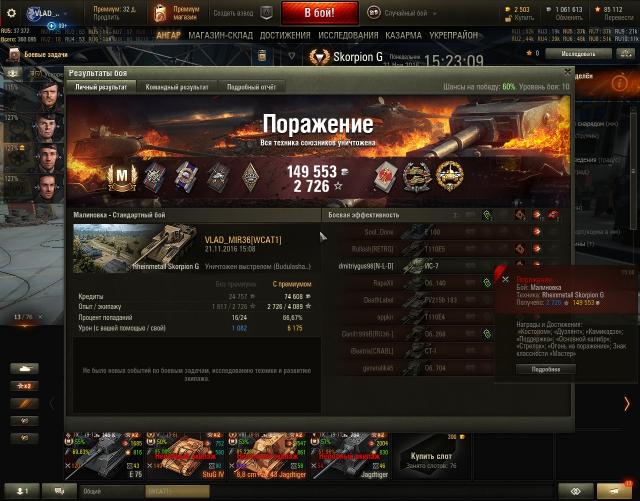The width and height of the screenshot is (640, 501).
Task: Open the «Магазин-Склад» menu section
Action: (221, 34)
